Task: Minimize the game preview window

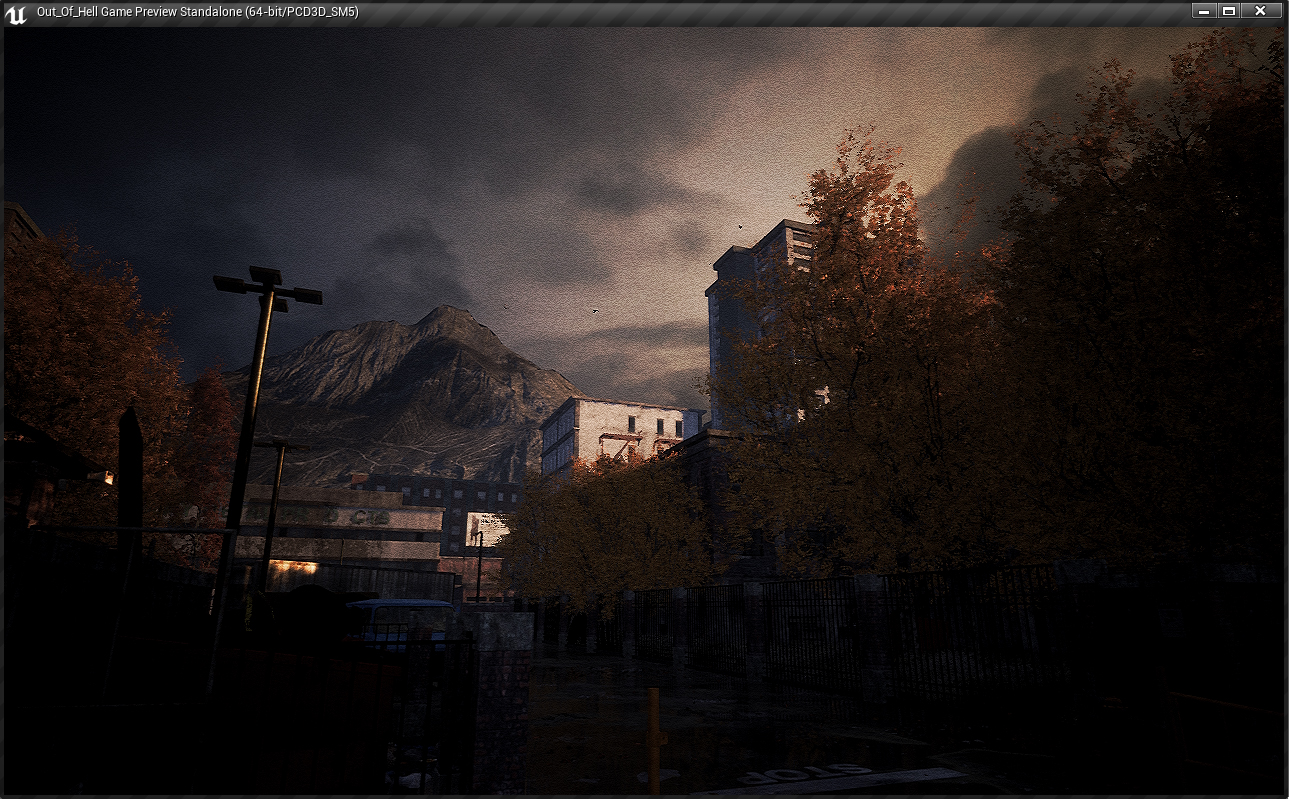Action: [x=1204, y=11]
